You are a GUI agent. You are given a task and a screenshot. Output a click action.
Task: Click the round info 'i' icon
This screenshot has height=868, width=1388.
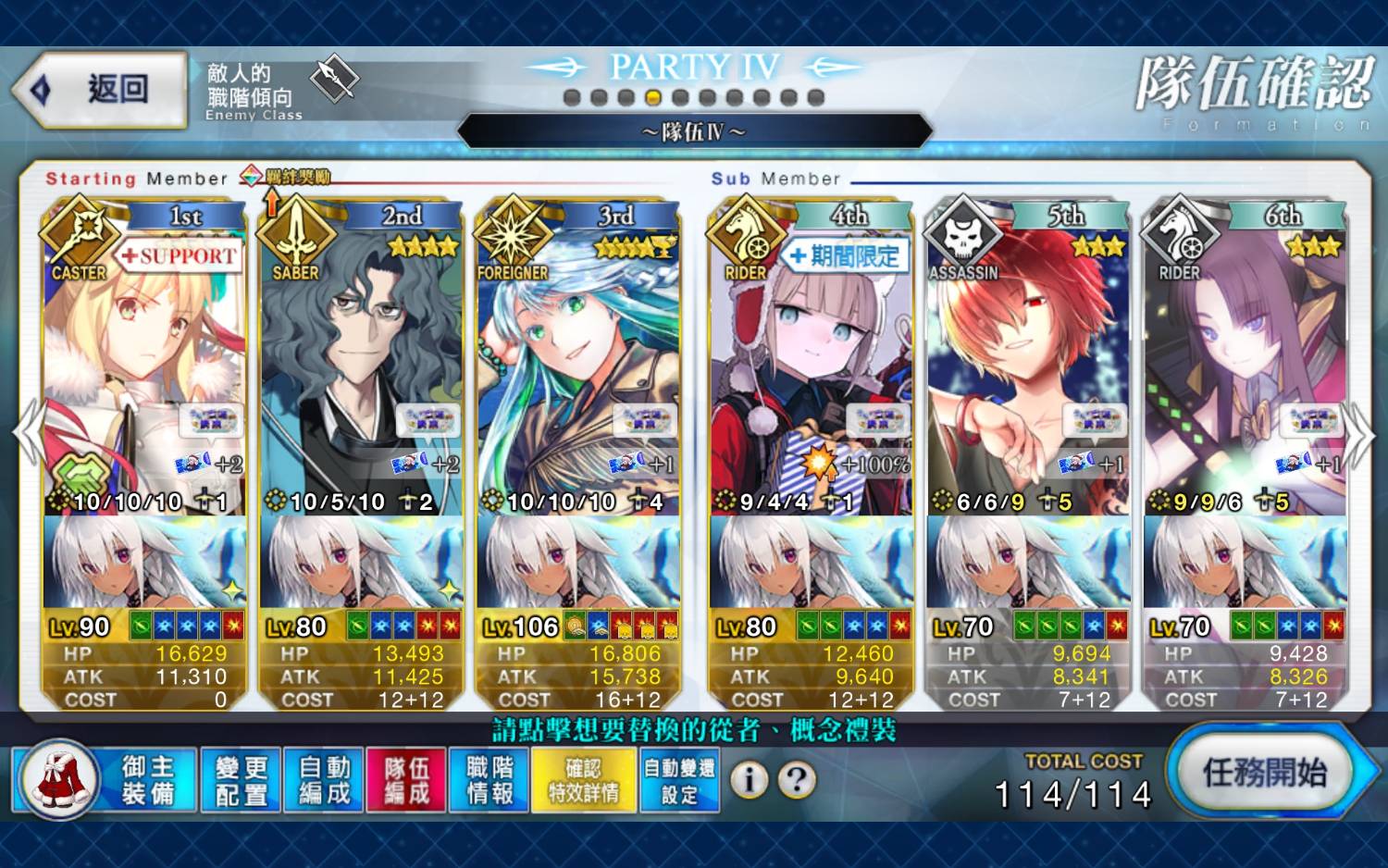(750, 780)
